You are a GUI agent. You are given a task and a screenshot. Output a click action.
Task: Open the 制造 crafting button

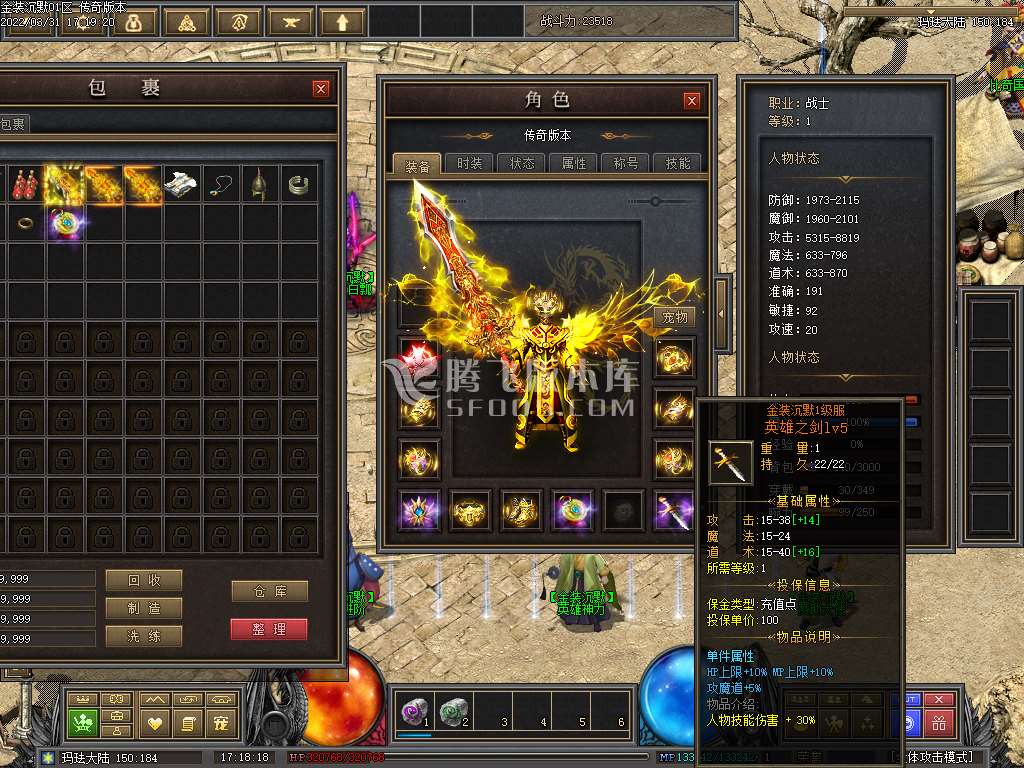[143, 608]
